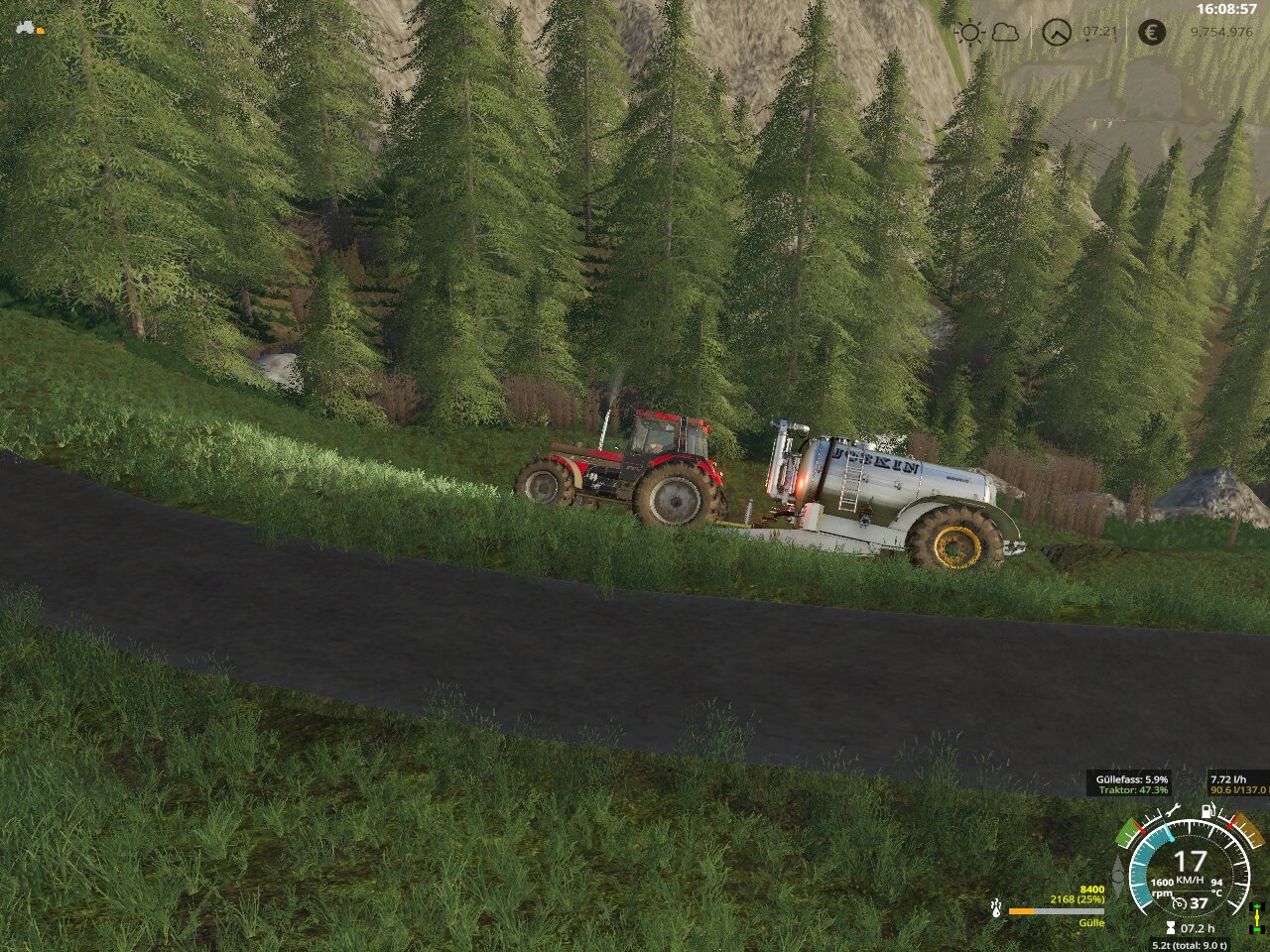Click the cloud weather forecast icon
Image resolution: width=1270 pixels, height=952 pixels.
pyautogui.click(x=1005, y=33)
